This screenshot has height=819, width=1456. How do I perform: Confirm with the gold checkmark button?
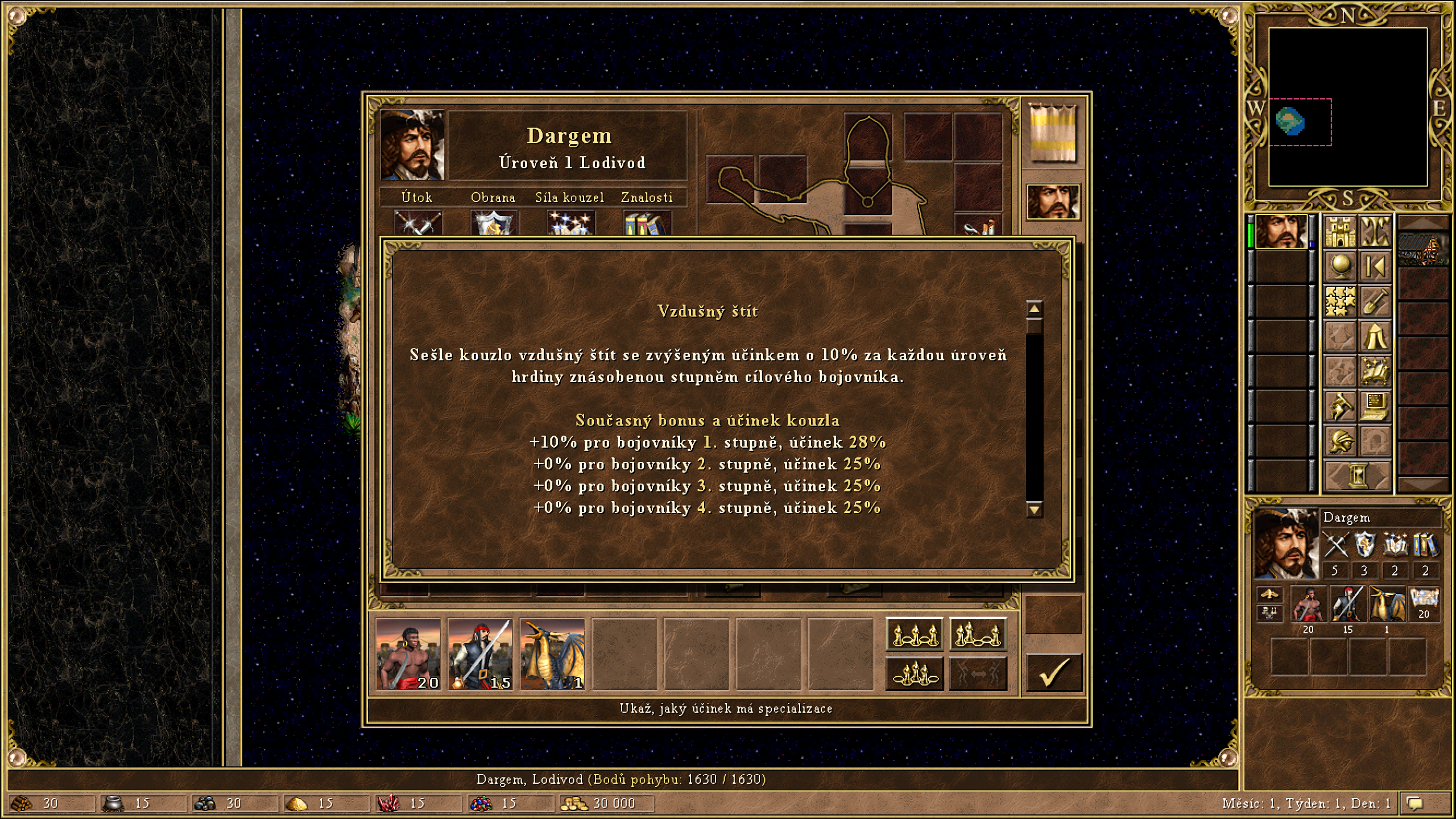coord(1053,673)
